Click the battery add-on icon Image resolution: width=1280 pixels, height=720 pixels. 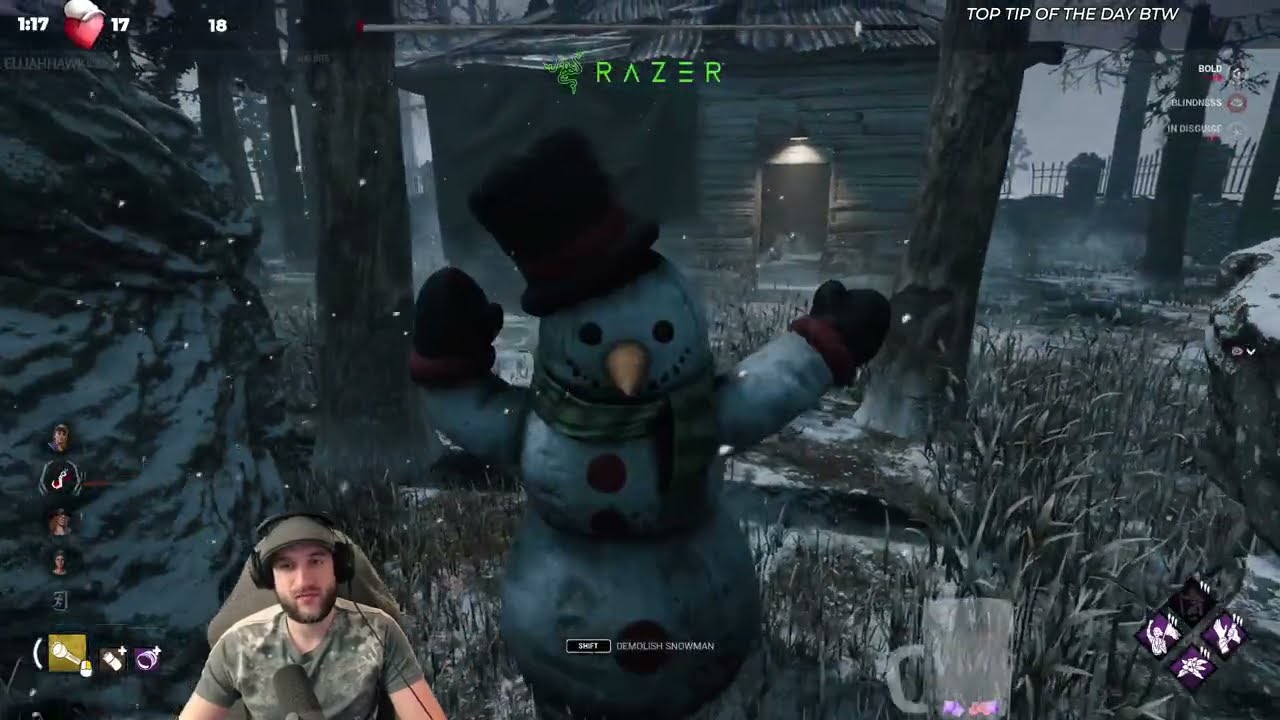(112, 659)
